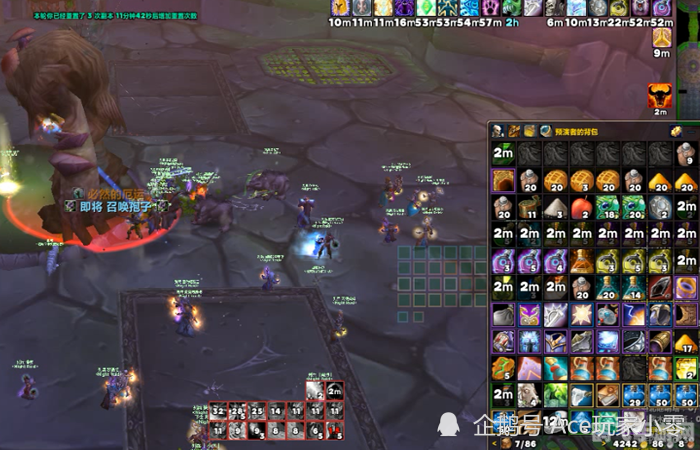Select the lightning bolt item in the bag
The image size is (700, 450).
(x=633, y=315)
